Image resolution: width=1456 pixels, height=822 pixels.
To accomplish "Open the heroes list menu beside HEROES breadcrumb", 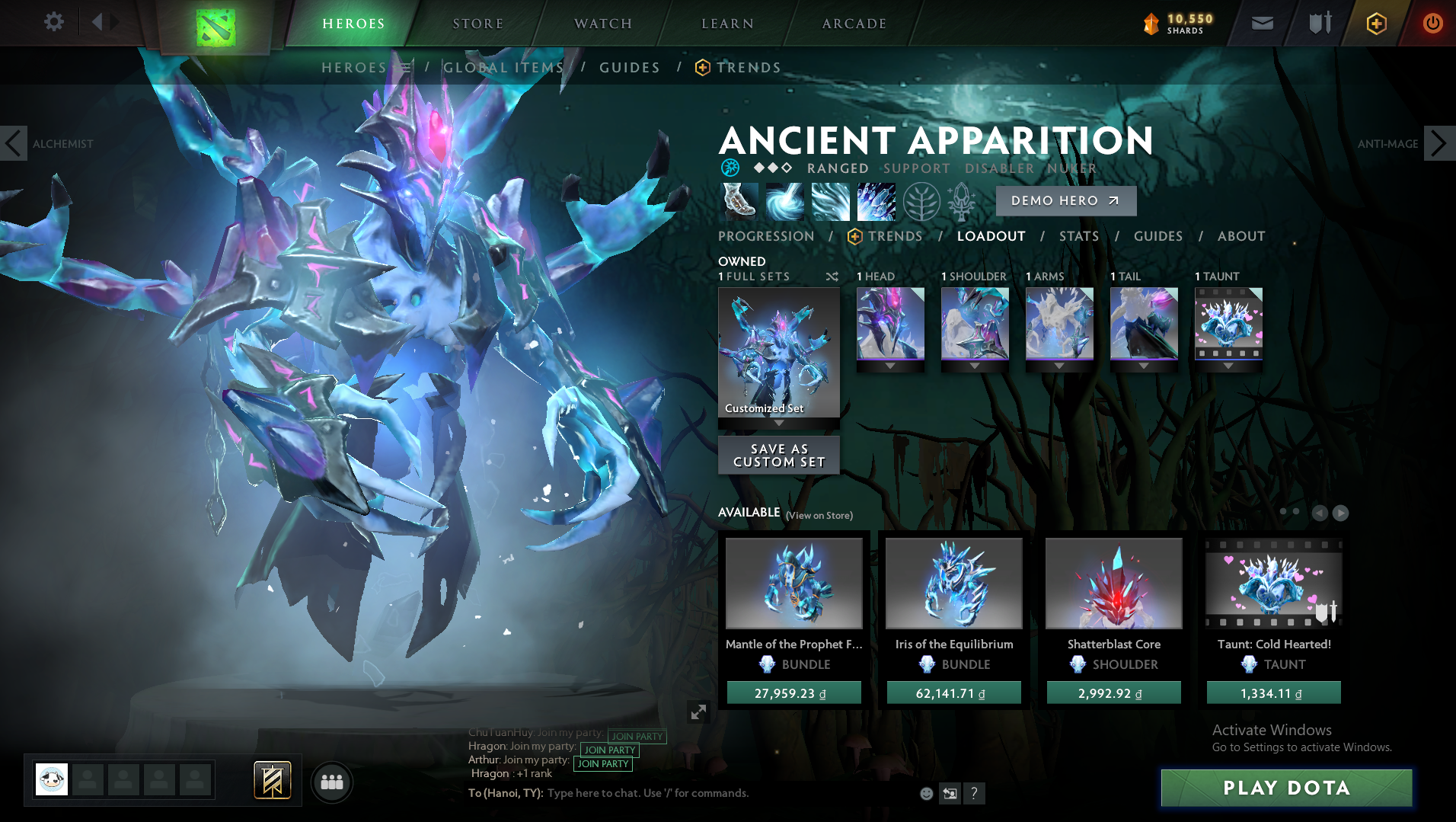I will pyautogui.click(x=404, y=67).
